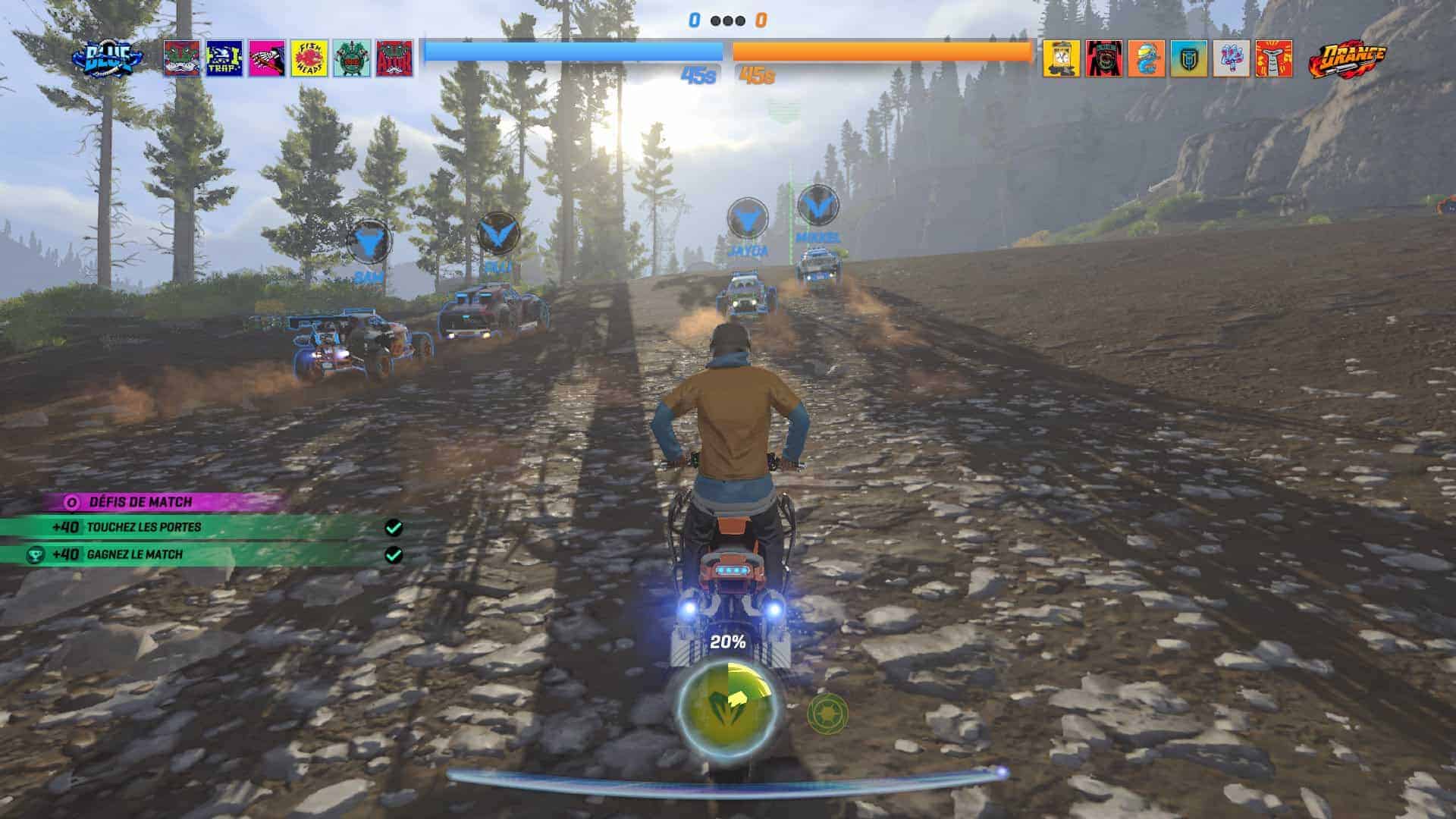1456x819 pixels.
Task: Choose the blue Trap player badge
Action: click(224, 58)
